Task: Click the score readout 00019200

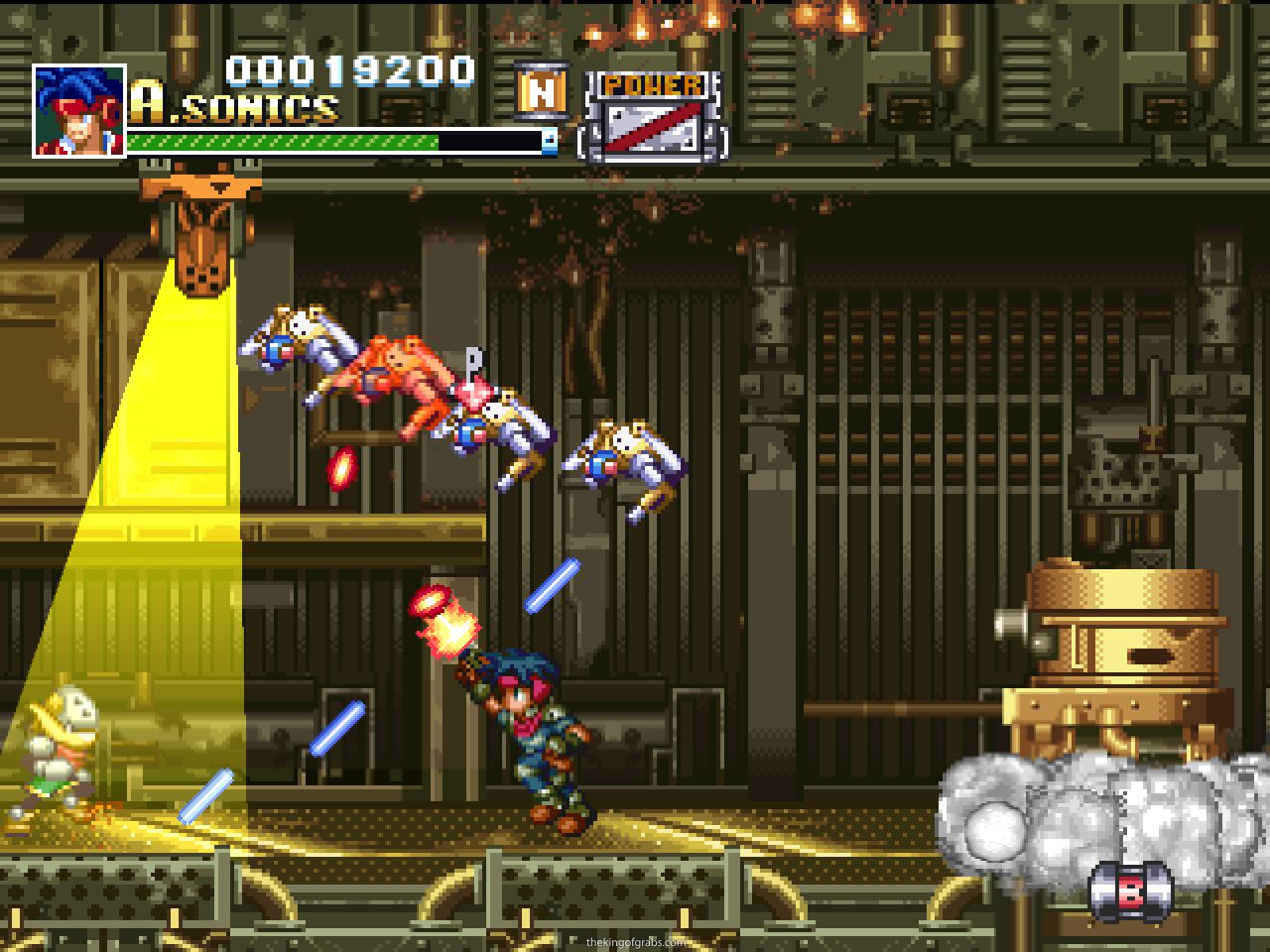Action: [349, 71]
